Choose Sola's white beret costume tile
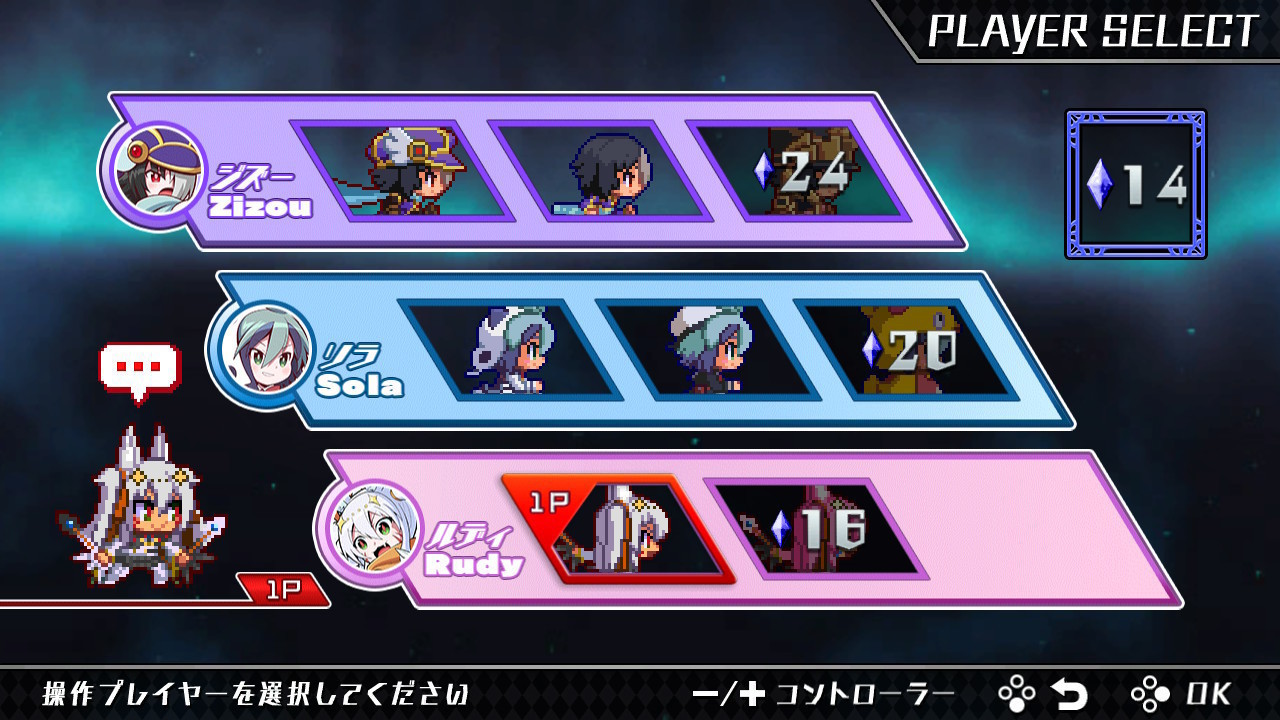1280x720 pixels. pyautogui.click(x=708, y=350)
